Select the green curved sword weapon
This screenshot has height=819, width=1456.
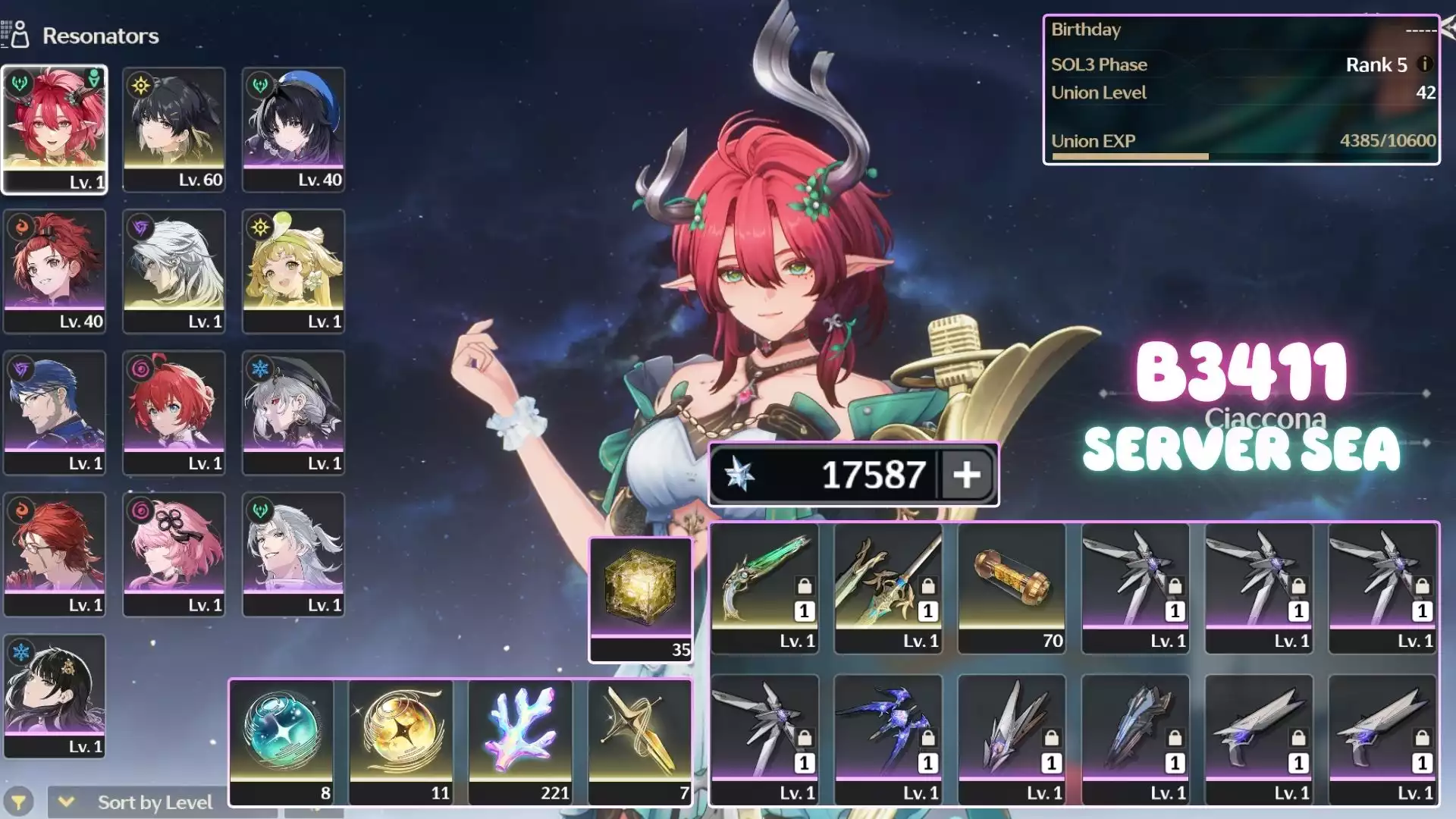[x=765, y=588]
